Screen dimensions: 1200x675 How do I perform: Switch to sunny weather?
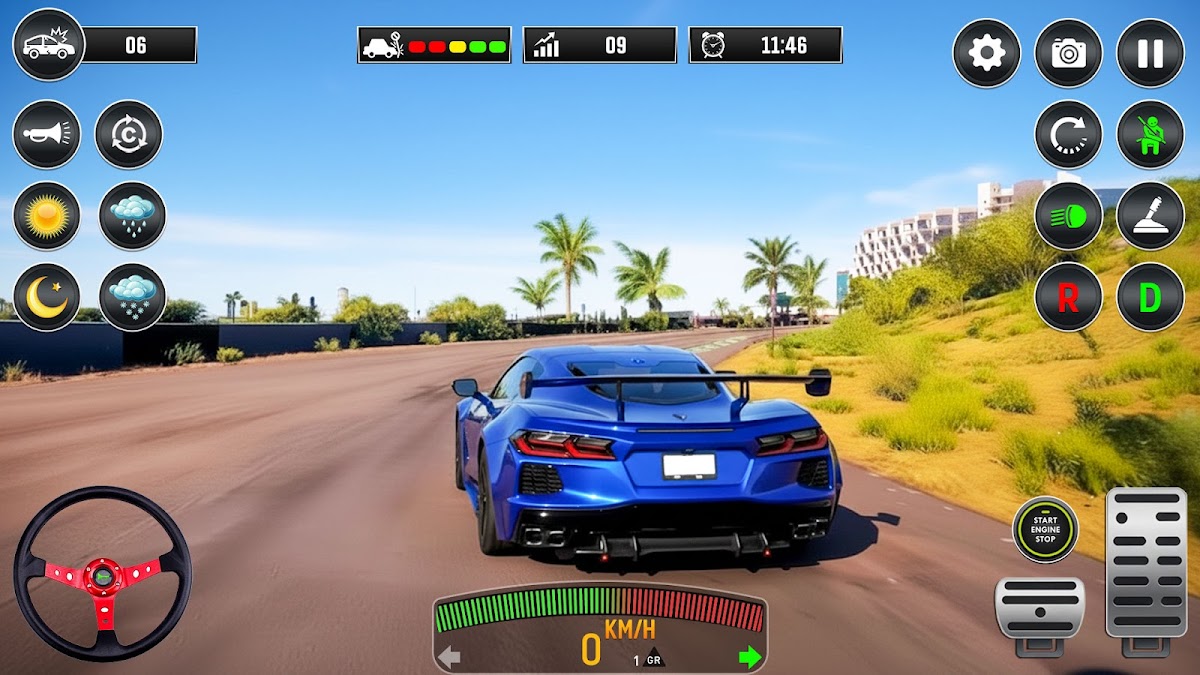pos(46,215)
